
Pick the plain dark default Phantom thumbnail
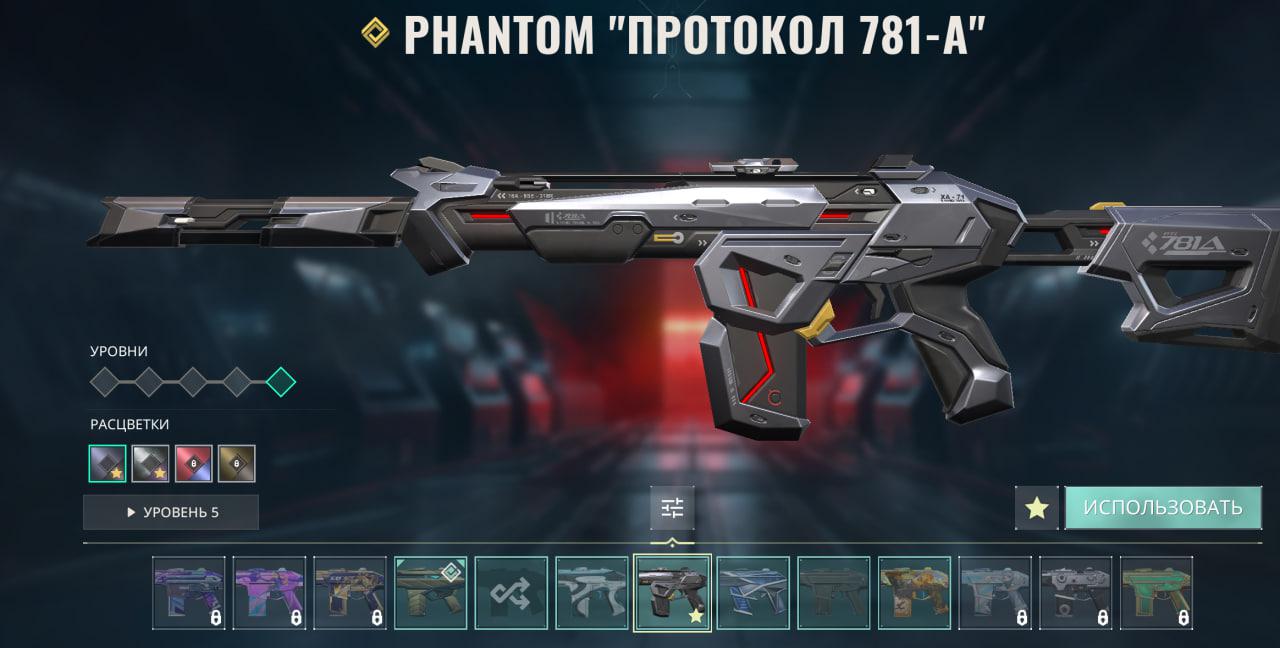pos(834,593)
